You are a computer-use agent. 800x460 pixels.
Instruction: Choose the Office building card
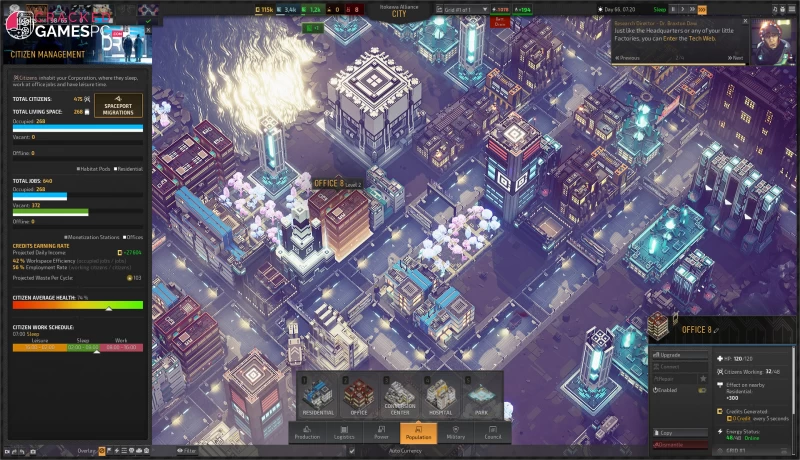point(359,398)
